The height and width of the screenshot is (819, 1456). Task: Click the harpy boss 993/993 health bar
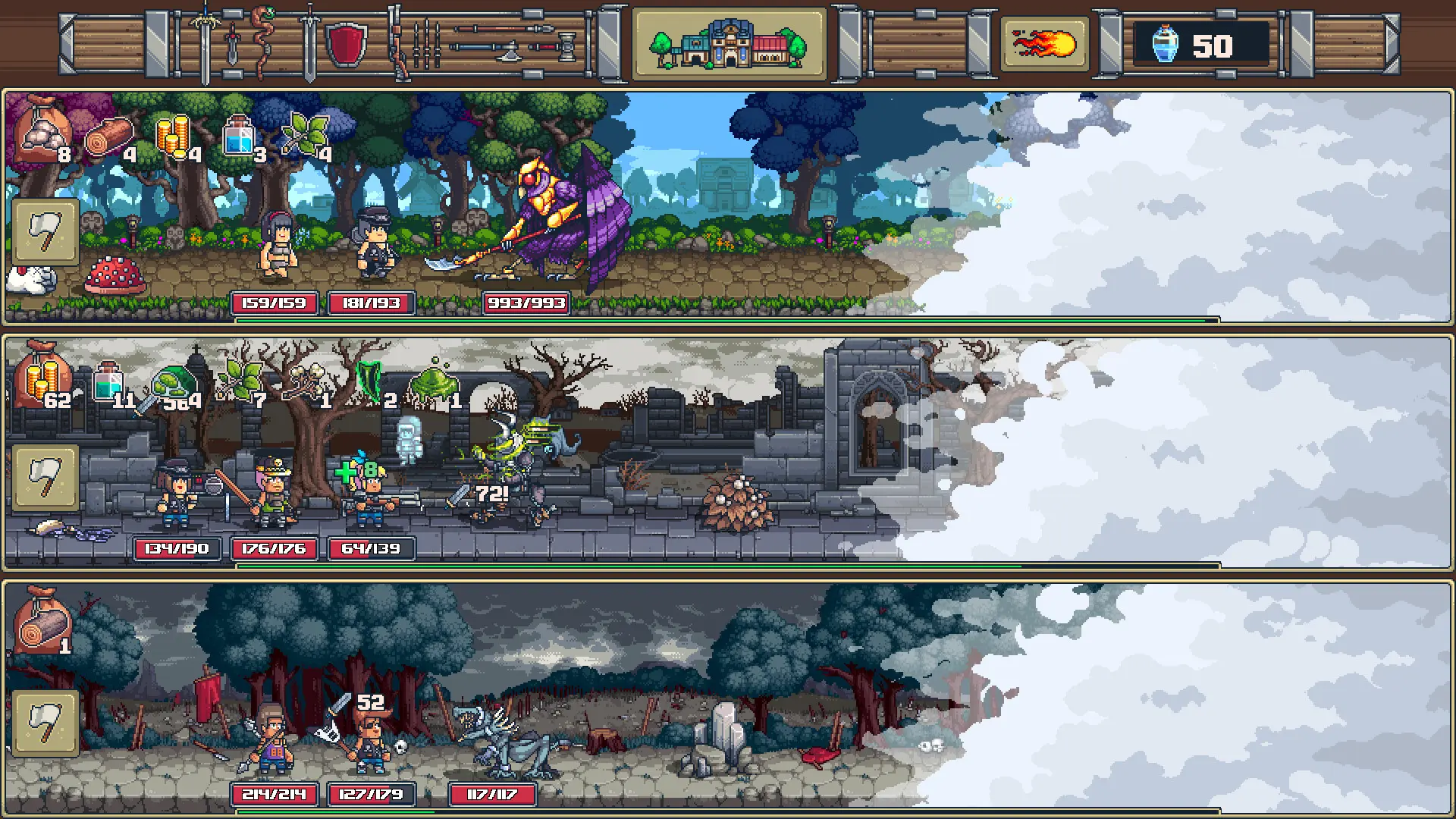(x=526, y=303)
